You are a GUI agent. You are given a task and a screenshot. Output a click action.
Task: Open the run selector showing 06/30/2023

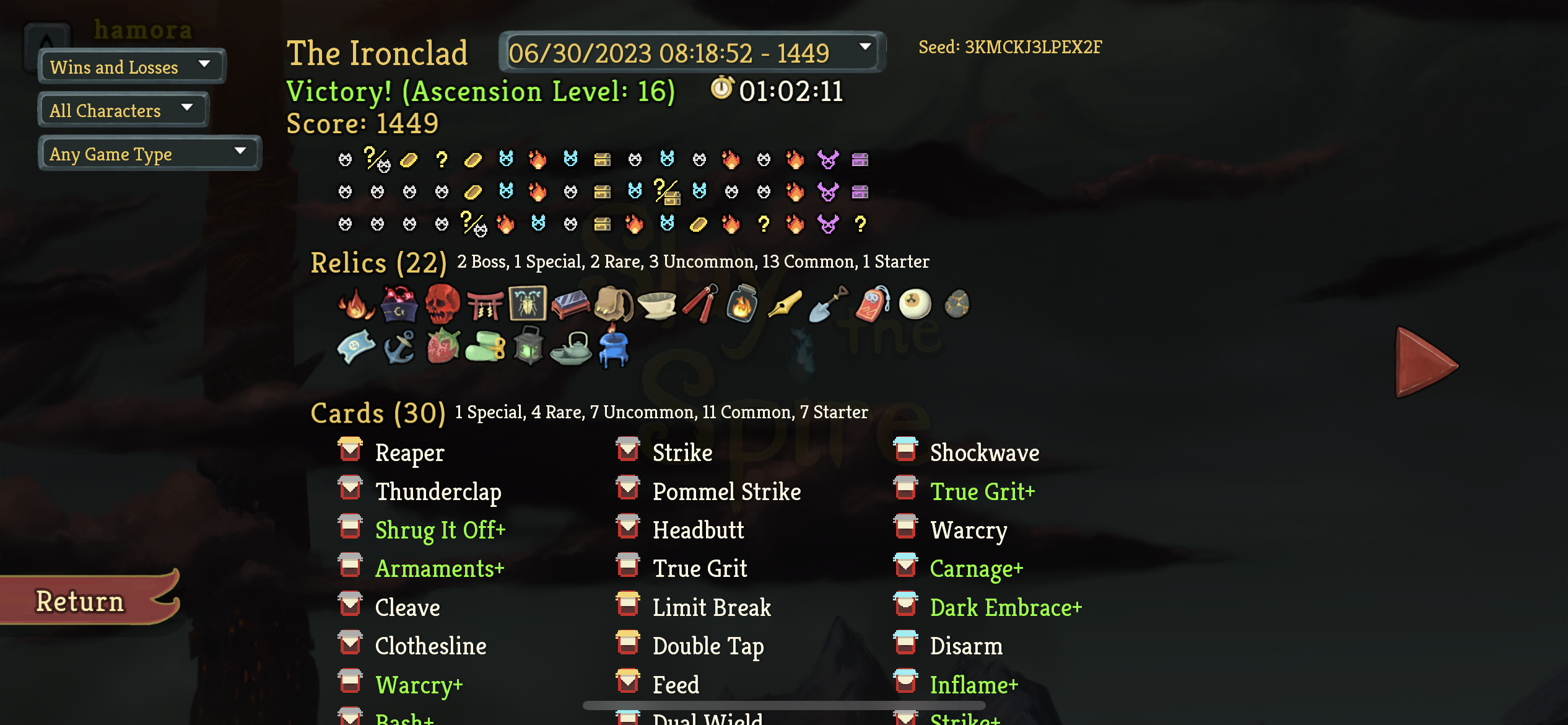pyautogui.click(x=689, y=53)
